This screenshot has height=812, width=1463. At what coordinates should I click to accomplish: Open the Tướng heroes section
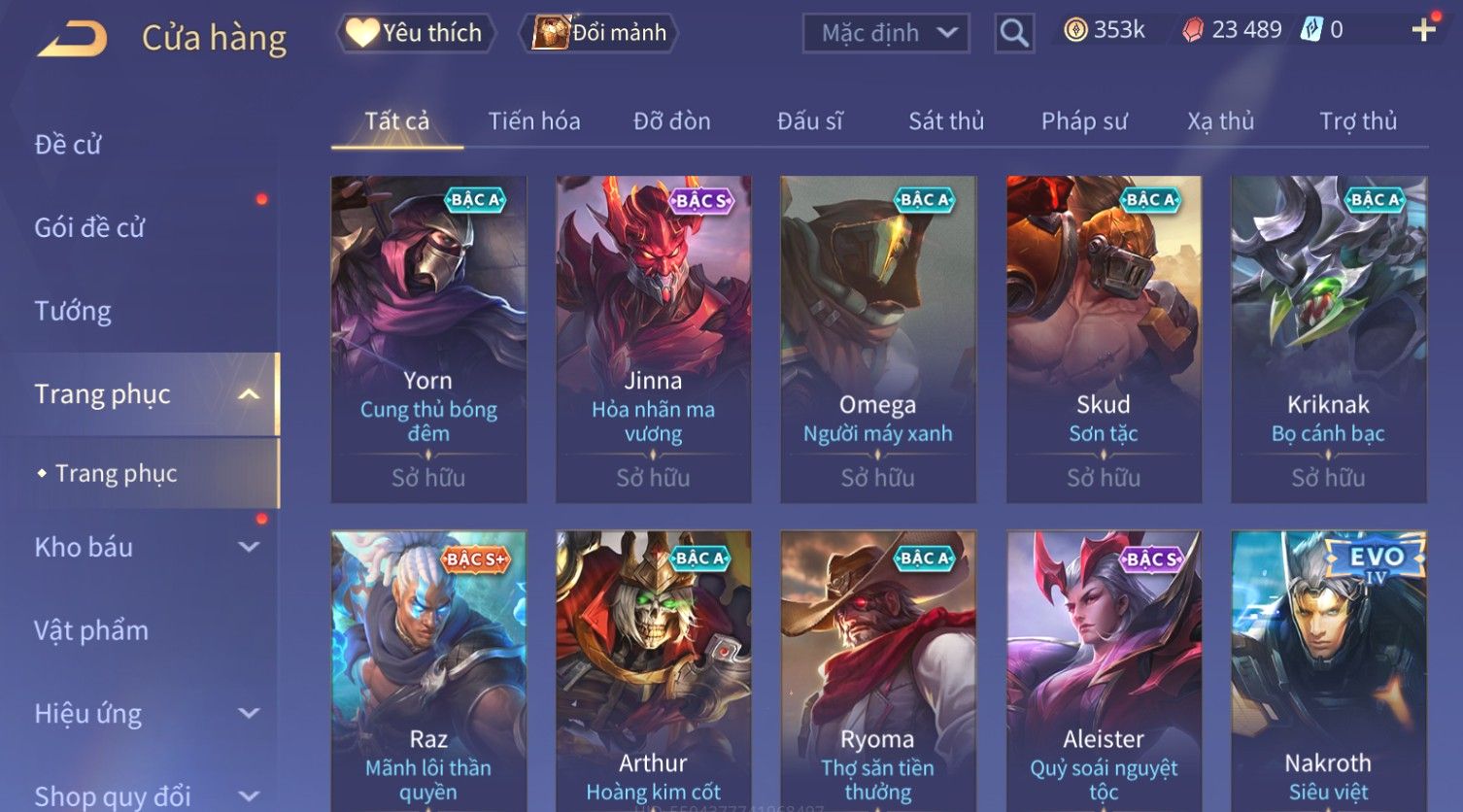(73, 311)
